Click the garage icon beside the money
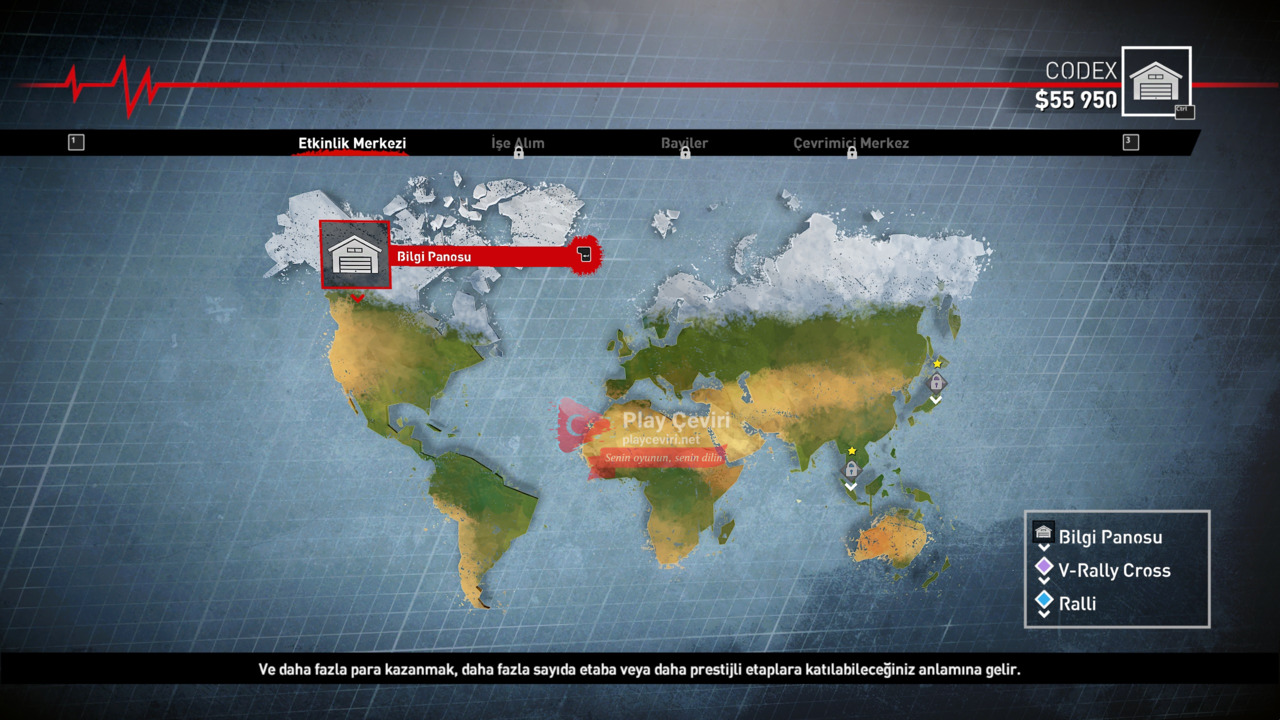 [x=1156, y=81]
